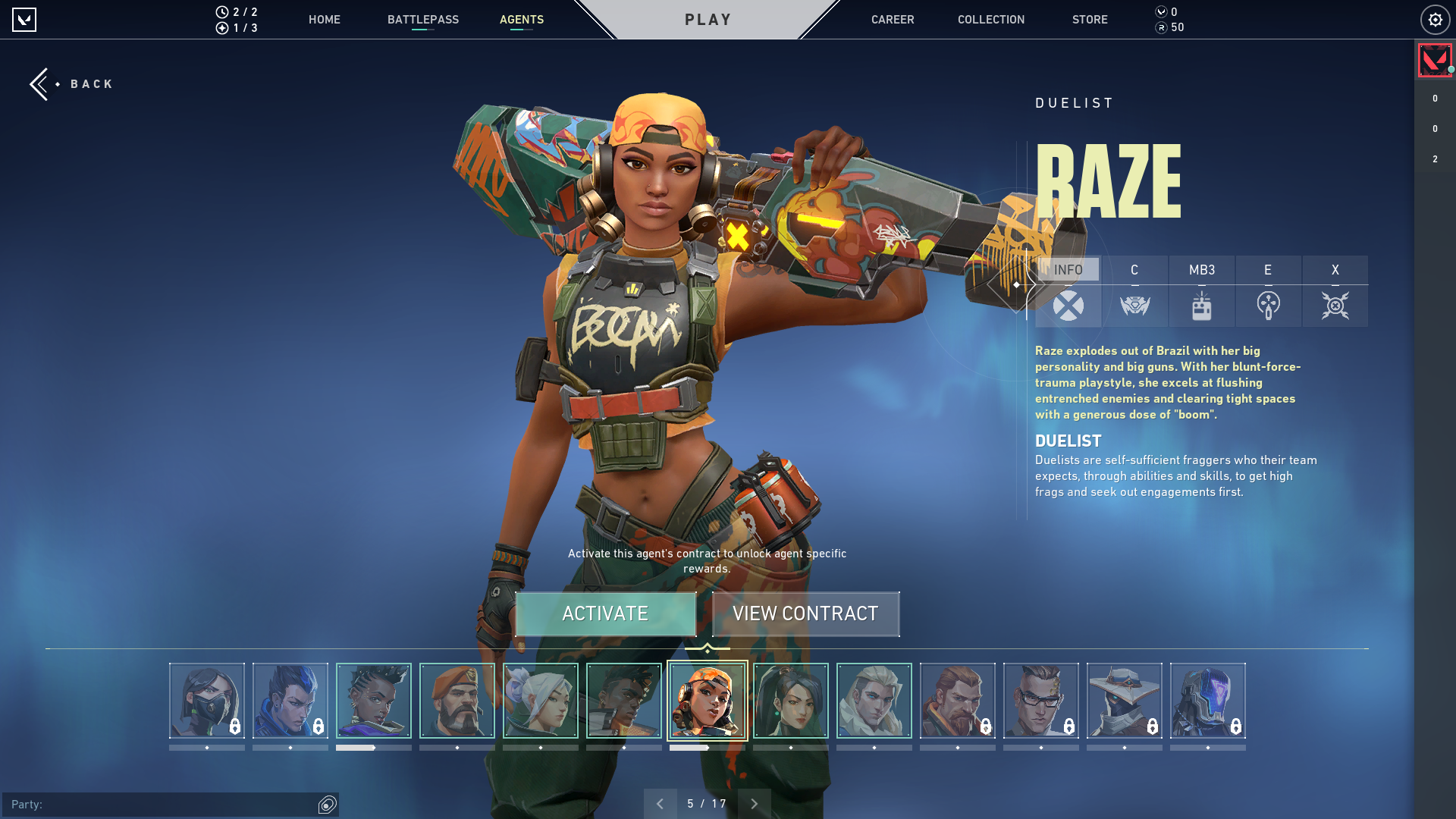1456x819 pixels.
Task: Click the central Play tab
Action: [708, 20]
